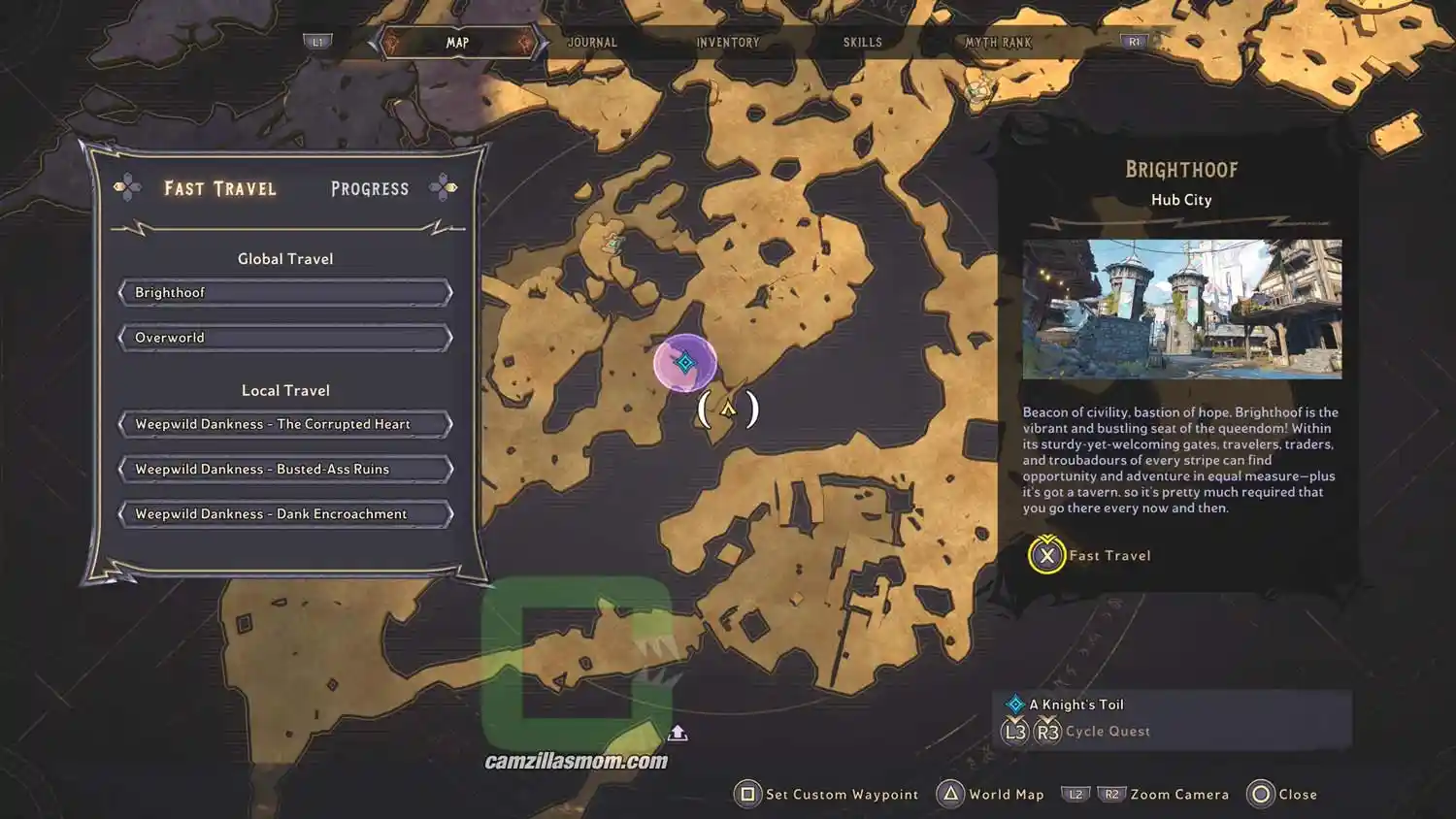
Task: Go to the Skills tab
Action: tap(862, 43)
